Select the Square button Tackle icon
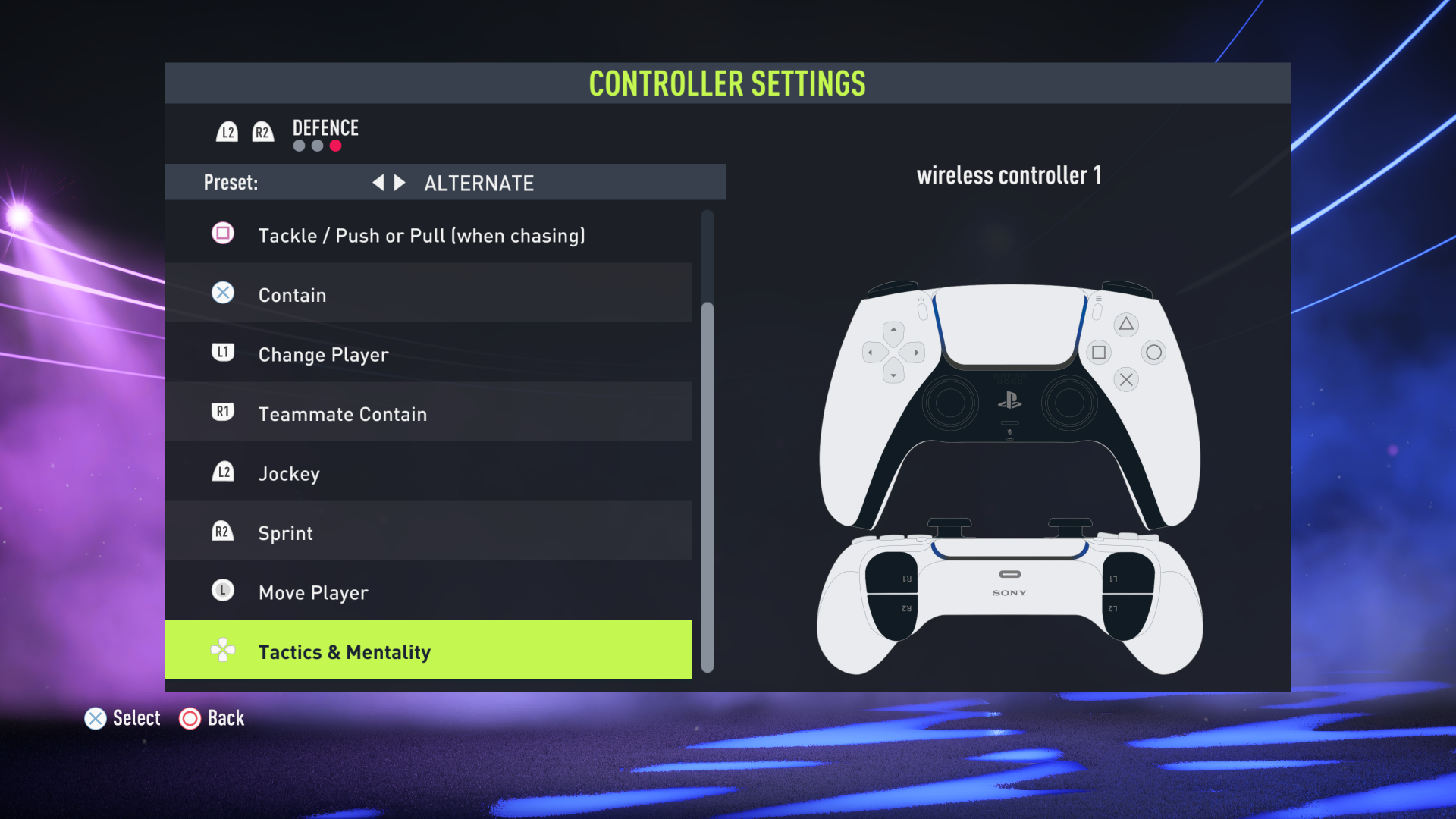Viewport: 1456px width, 819px height. pyautogui.click(x=222, y=234)
